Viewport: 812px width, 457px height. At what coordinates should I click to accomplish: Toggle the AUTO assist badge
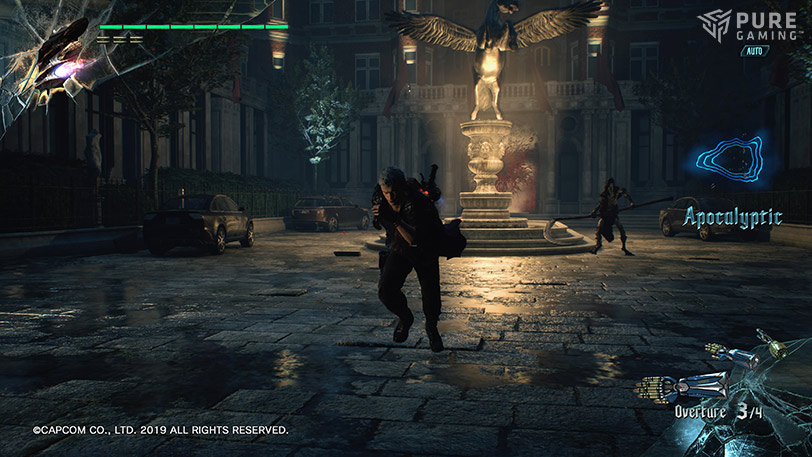point(755,51)
